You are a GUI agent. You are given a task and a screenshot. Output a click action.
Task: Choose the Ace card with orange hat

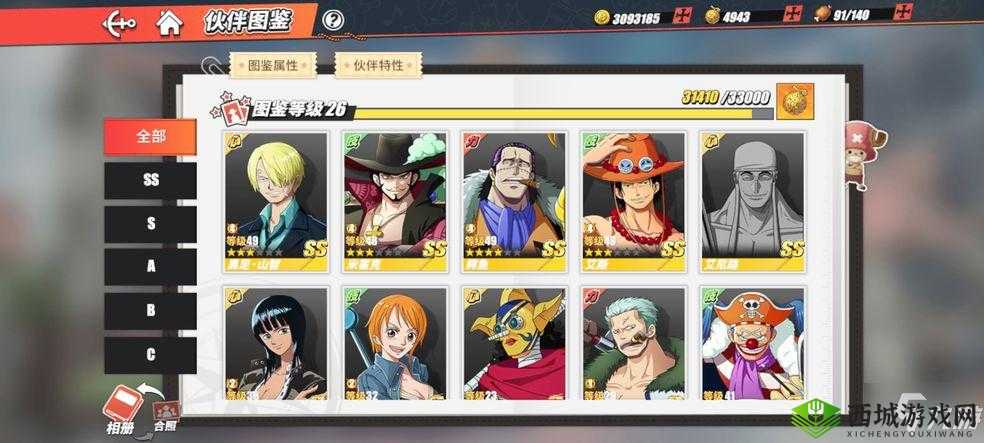click(x=633, y=194)
